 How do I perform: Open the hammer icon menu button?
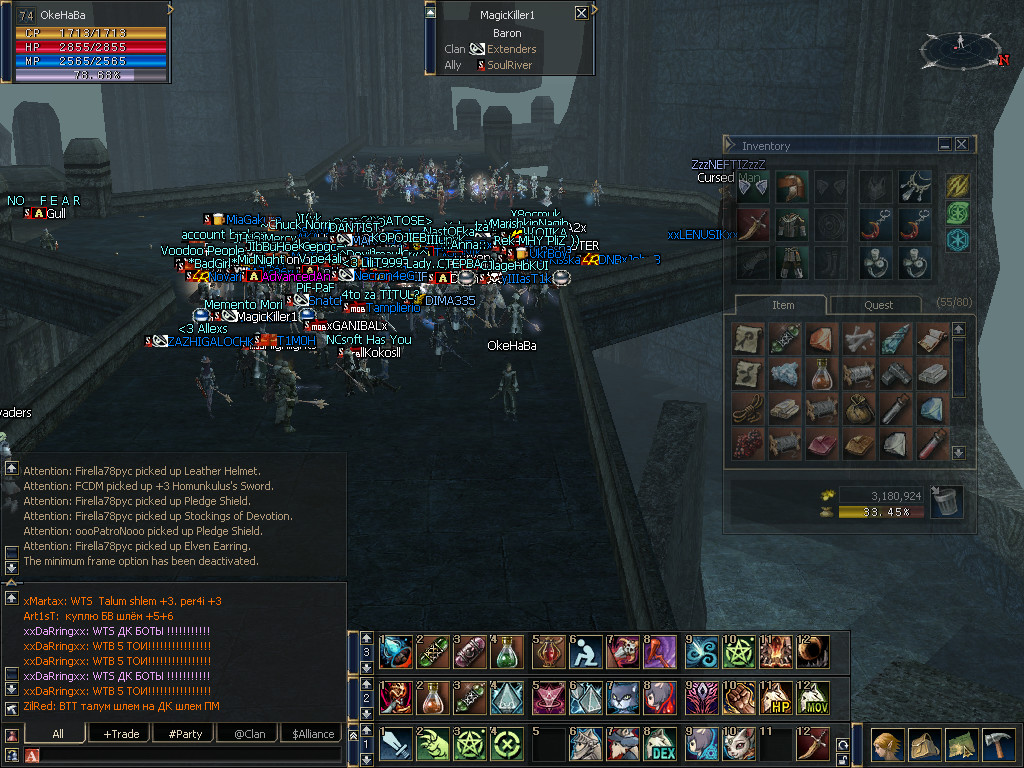coord(996,745)
